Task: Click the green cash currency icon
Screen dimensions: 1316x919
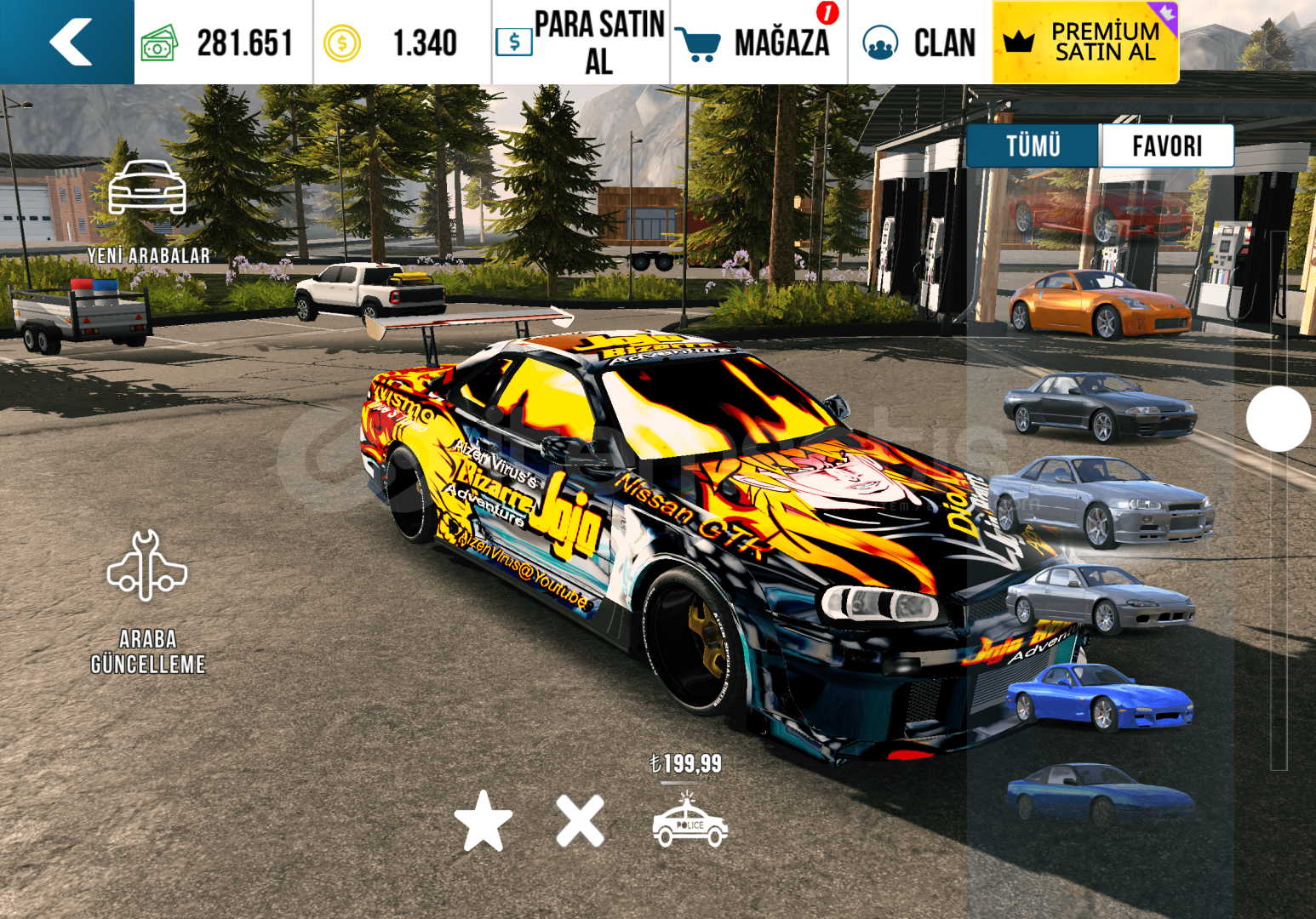Action: point(159,43)
